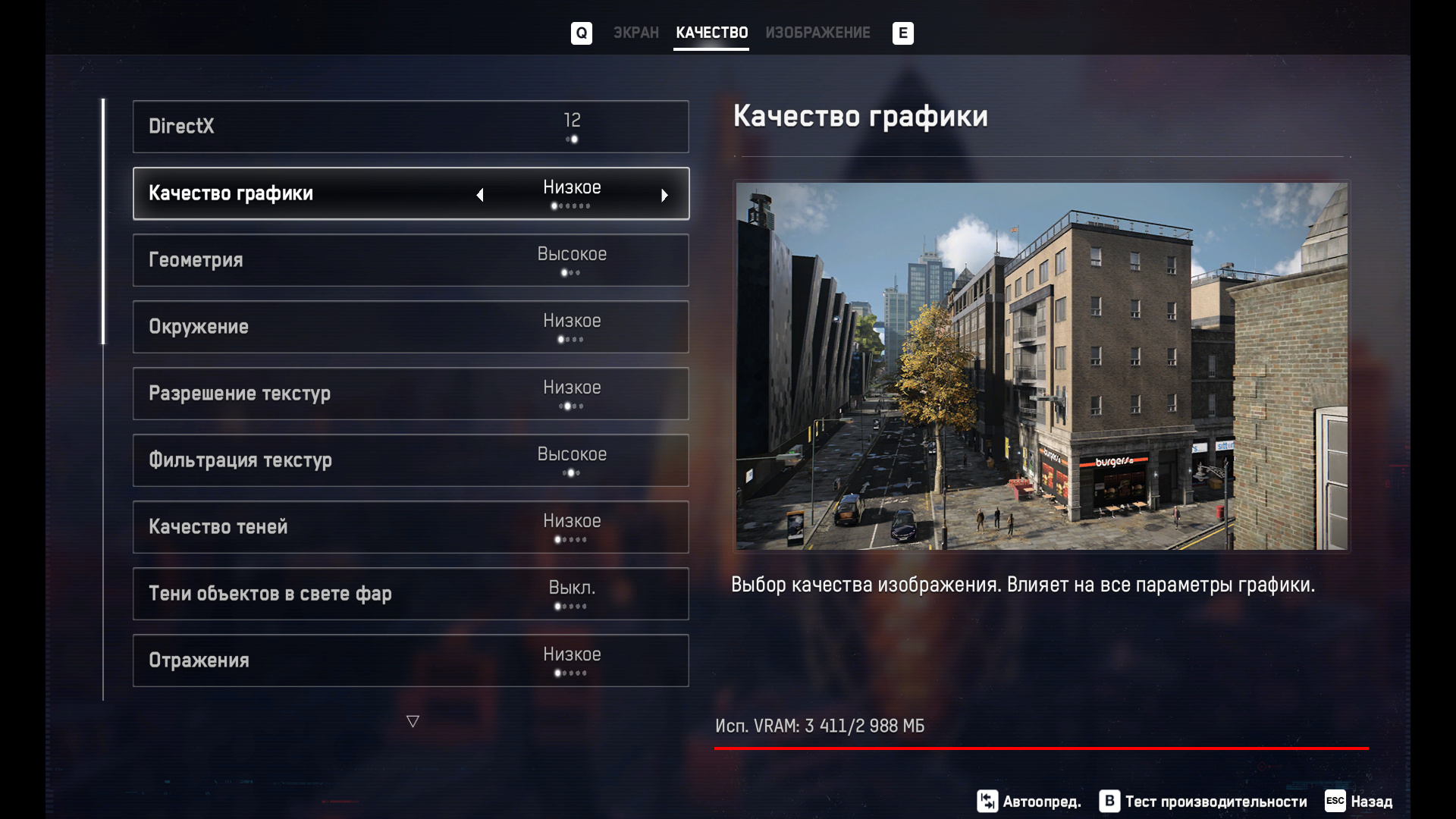Click the city street preview image

point(1041,366)
